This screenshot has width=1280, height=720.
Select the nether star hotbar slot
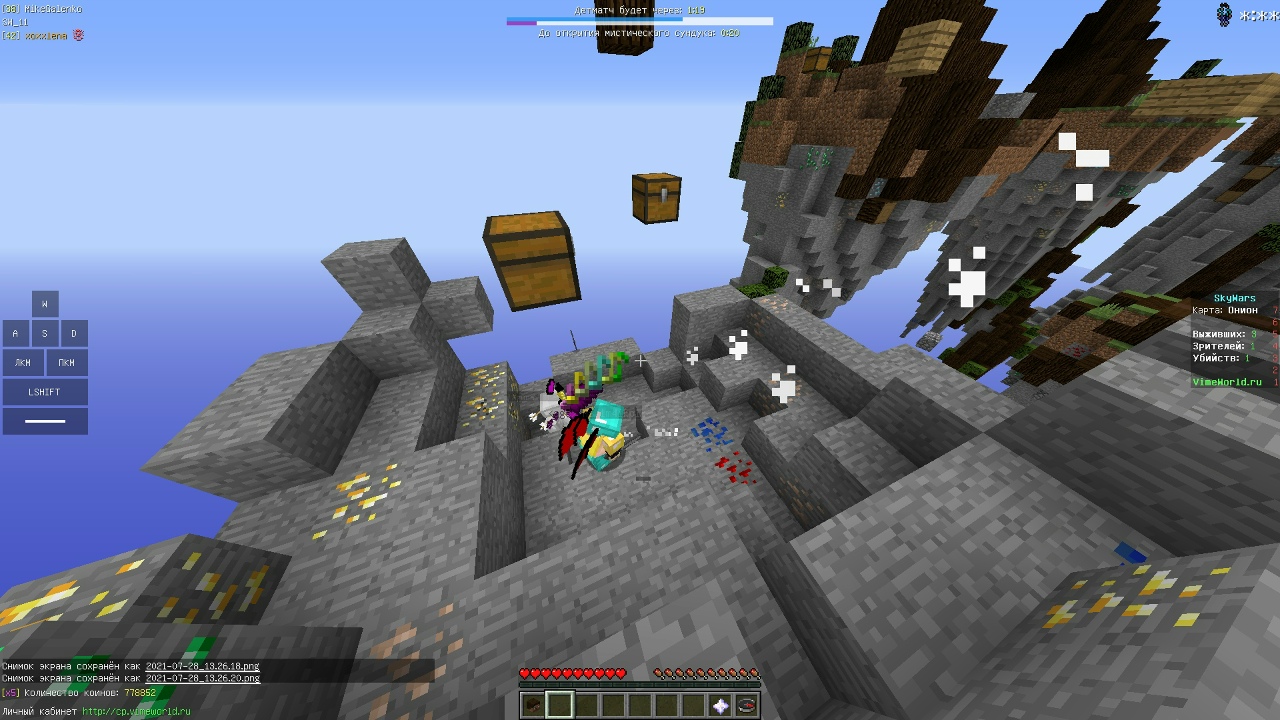click(720, 706)
